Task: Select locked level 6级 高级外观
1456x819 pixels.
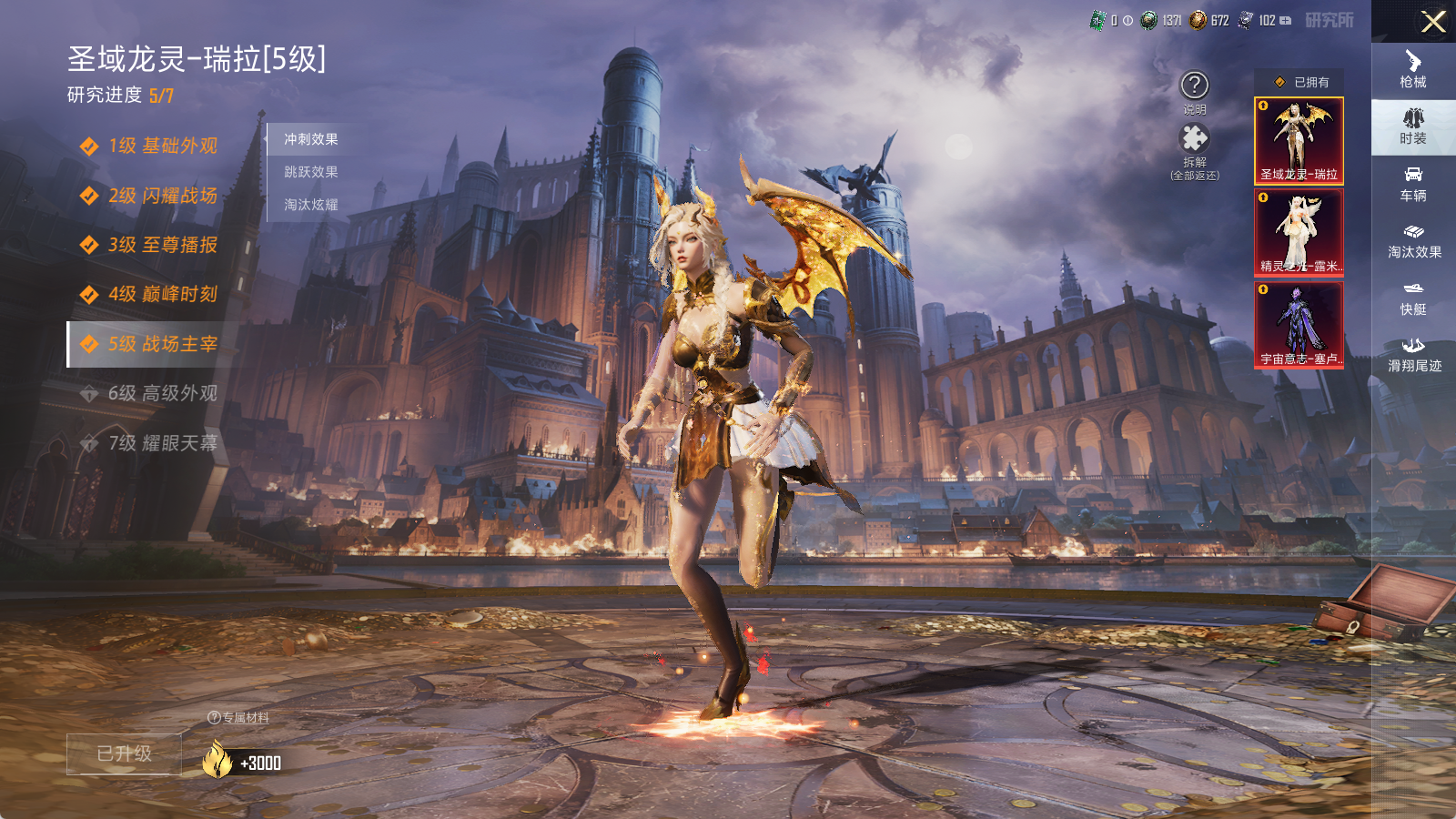Action: pos(162,393)
